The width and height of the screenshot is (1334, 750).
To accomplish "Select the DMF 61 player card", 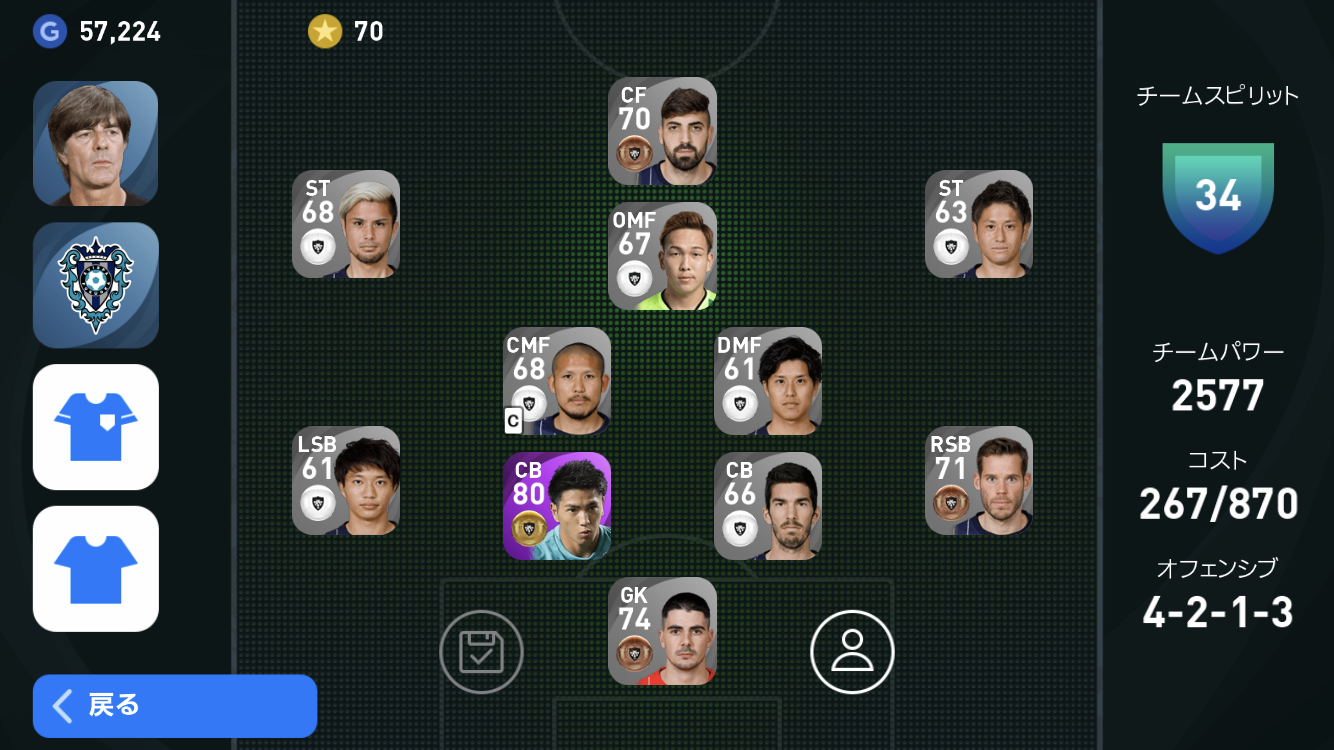I will pyautogui.click(x=768, y=381).
